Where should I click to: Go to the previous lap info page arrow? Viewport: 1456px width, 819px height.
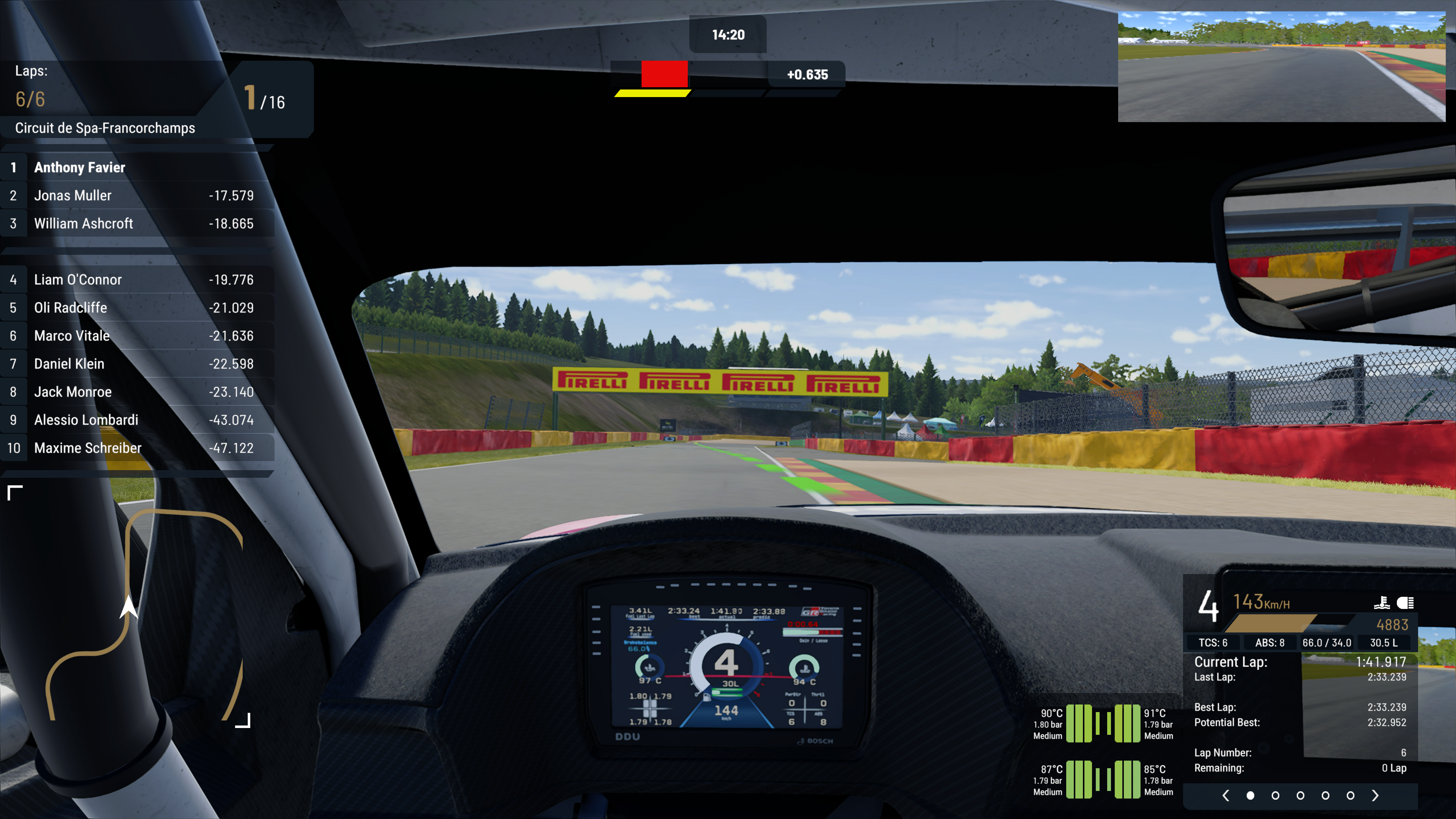click(x=1225, y=796)
